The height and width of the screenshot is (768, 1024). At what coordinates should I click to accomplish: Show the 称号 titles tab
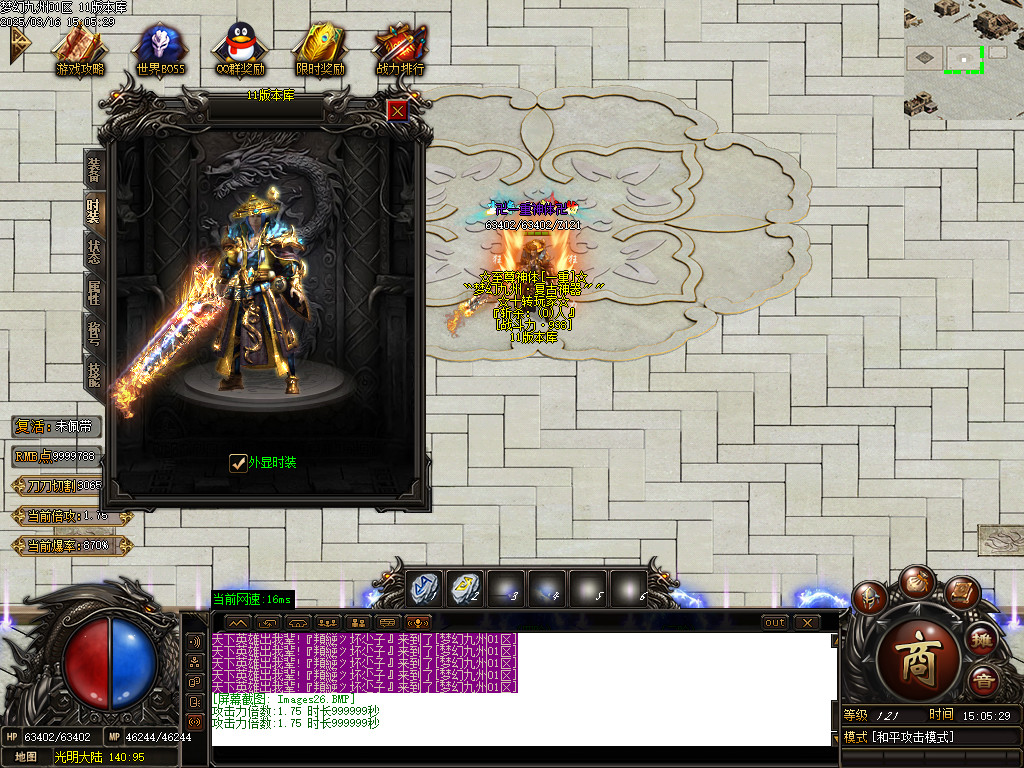[x=94, y=334]
